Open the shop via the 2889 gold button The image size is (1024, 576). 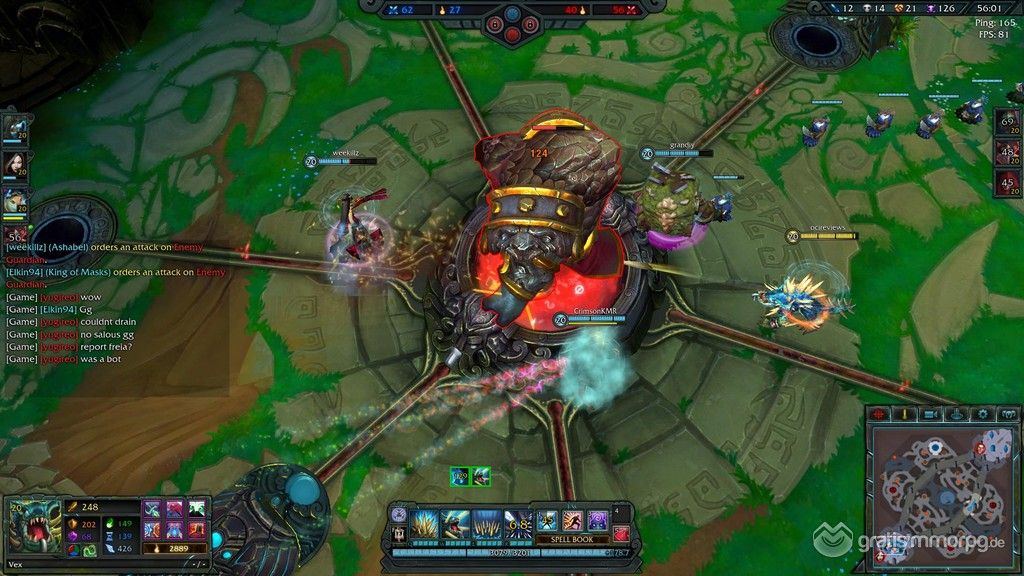(x=175, y=549)
